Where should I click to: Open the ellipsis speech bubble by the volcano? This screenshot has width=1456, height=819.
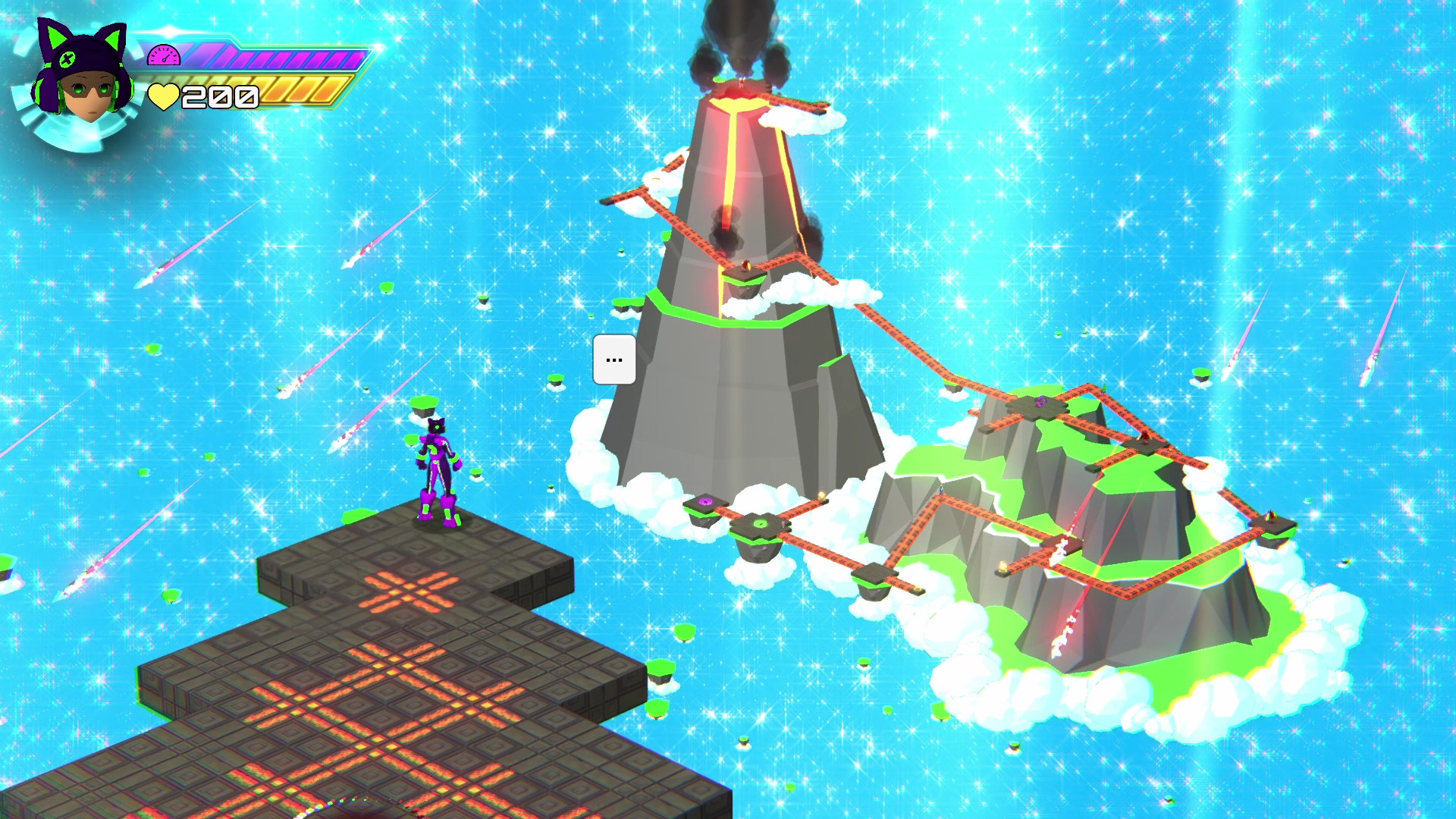coord(613,360)
